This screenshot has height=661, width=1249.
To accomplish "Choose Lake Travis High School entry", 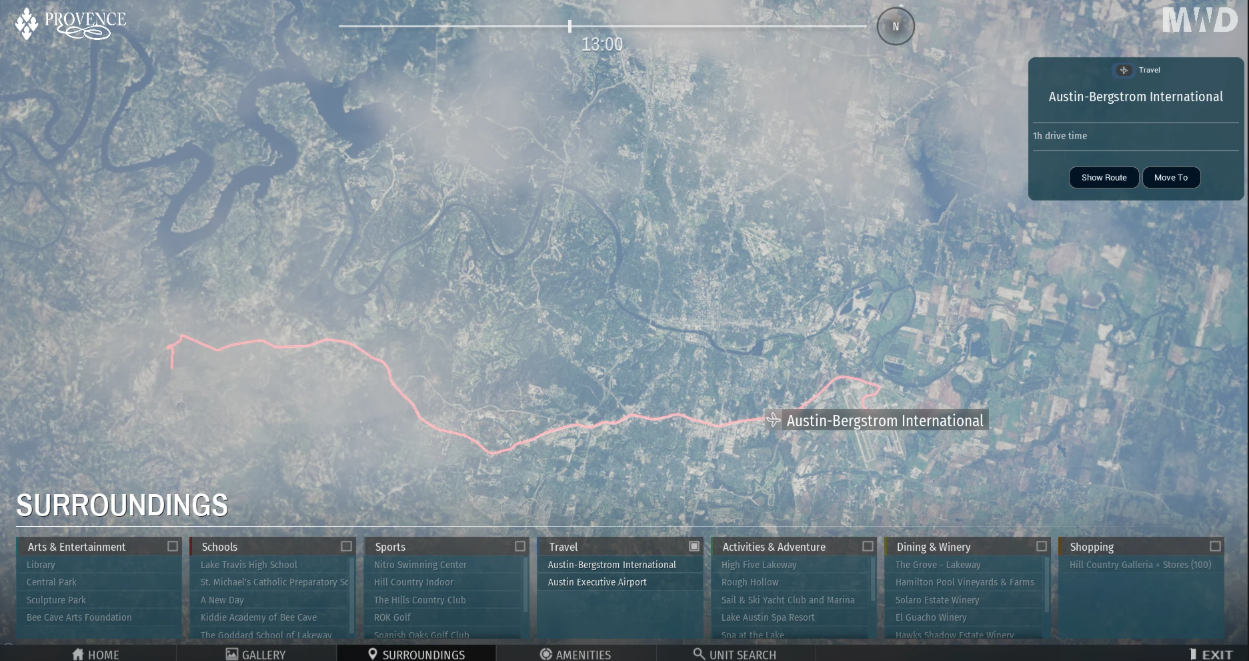I will click(249, 565).
